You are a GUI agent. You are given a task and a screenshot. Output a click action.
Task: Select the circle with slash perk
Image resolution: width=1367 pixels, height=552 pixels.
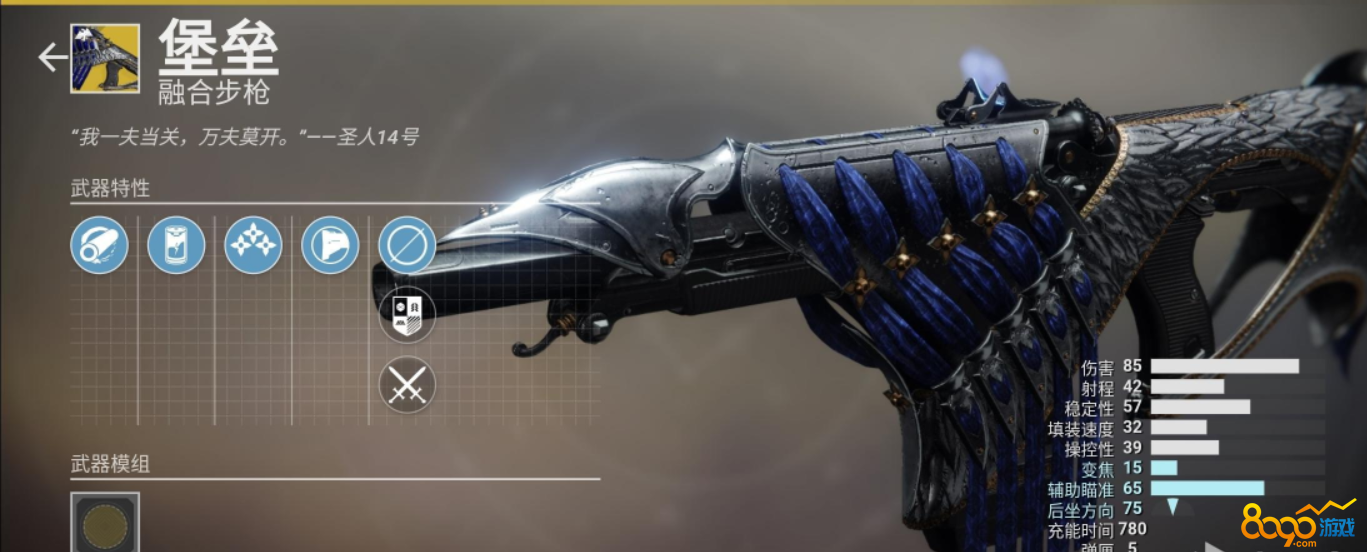pyautogui.click(x=407, y=246)
